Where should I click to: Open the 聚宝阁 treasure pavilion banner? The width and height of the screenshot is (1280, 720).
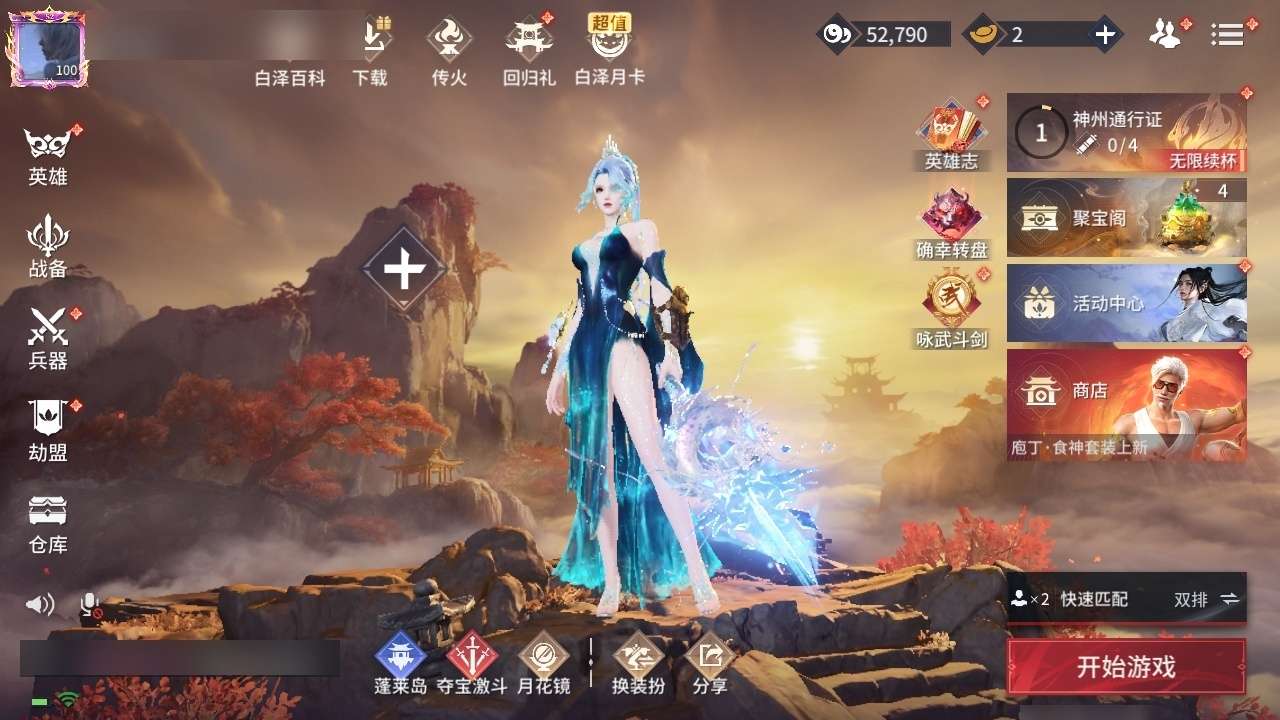pos(1126,218)
